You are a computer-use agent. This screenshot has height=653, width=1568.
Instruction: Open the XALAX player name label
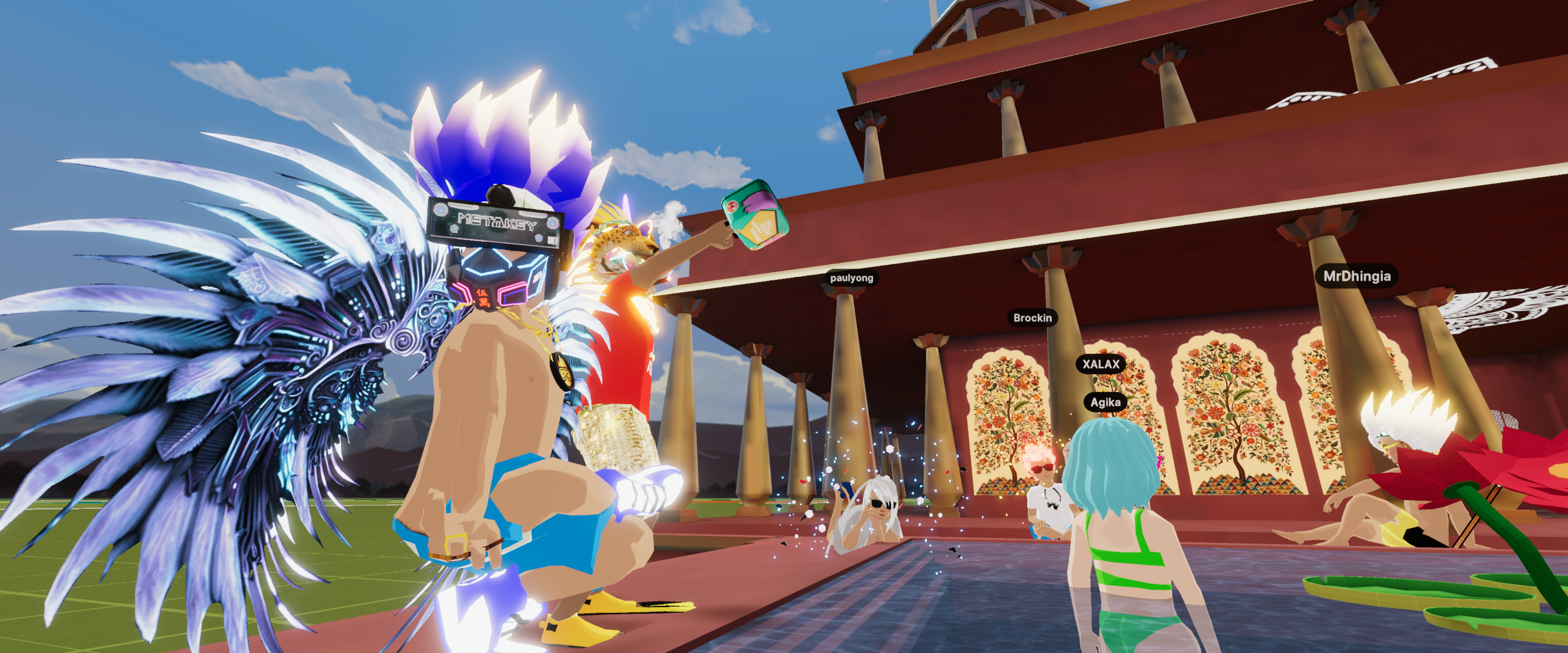[1100, 364]
